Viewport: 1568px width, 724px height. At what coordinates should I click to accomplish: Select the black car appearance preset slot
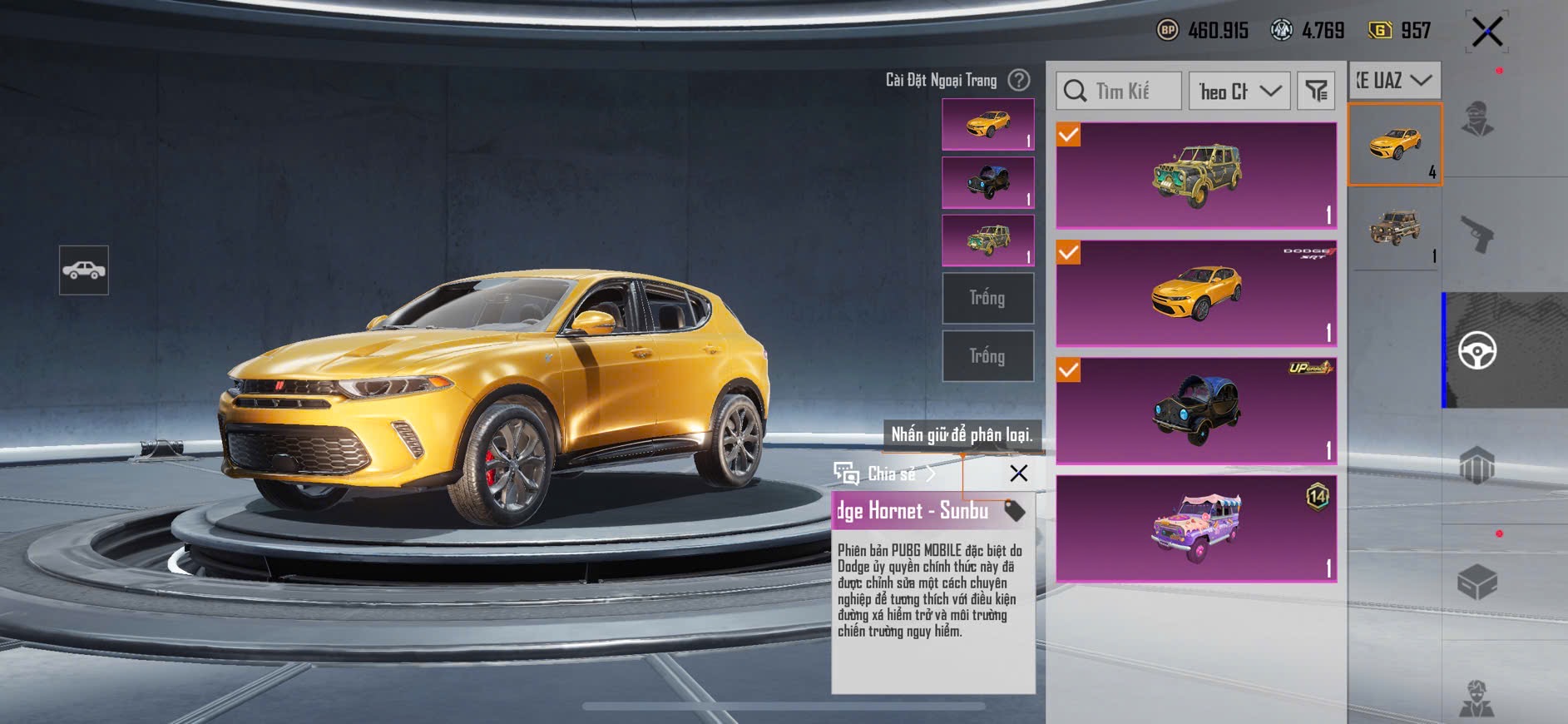click(x=987, y=182)
